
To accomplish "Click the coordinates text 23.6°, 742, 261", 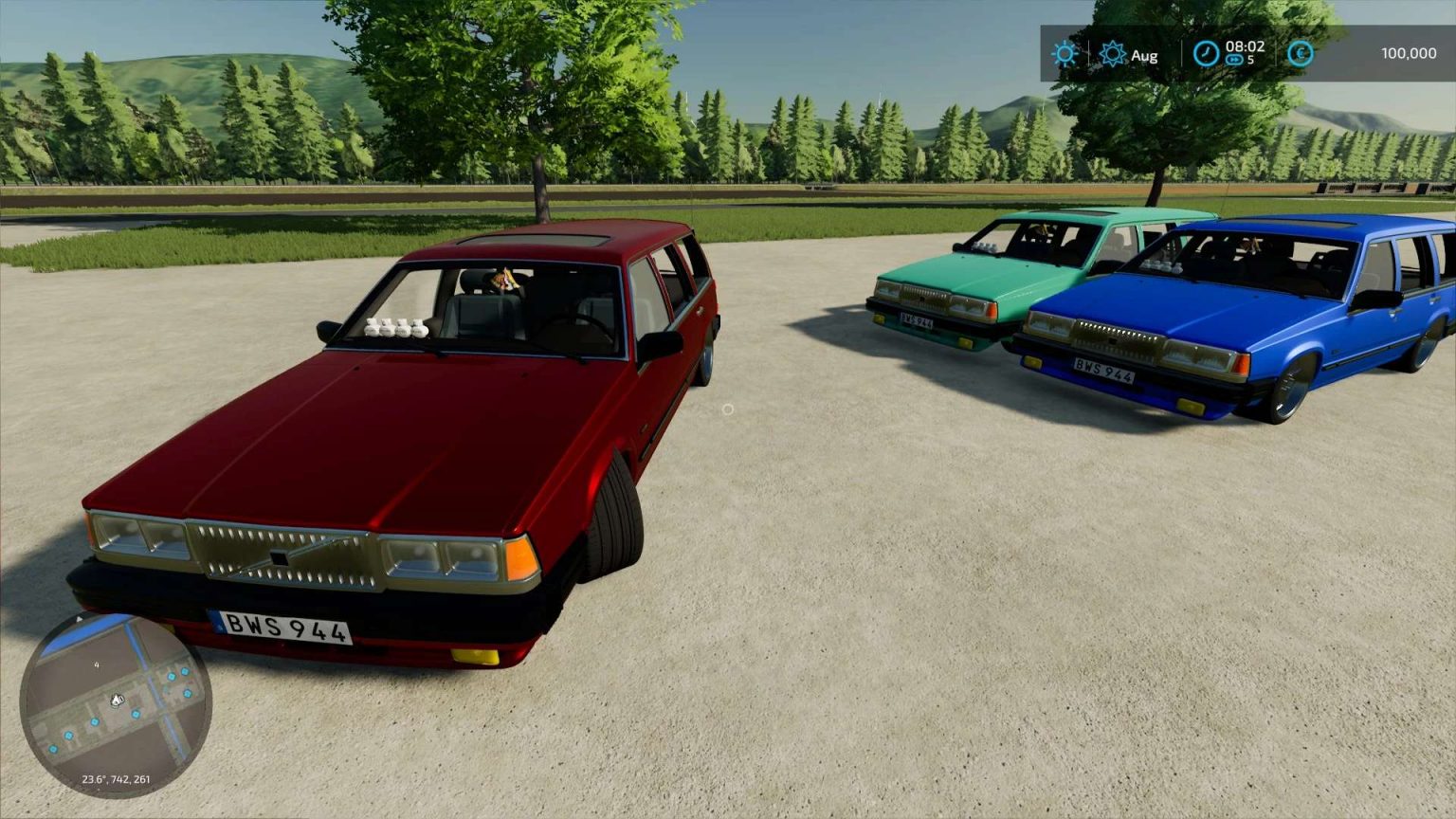I will tap(116, 780).
